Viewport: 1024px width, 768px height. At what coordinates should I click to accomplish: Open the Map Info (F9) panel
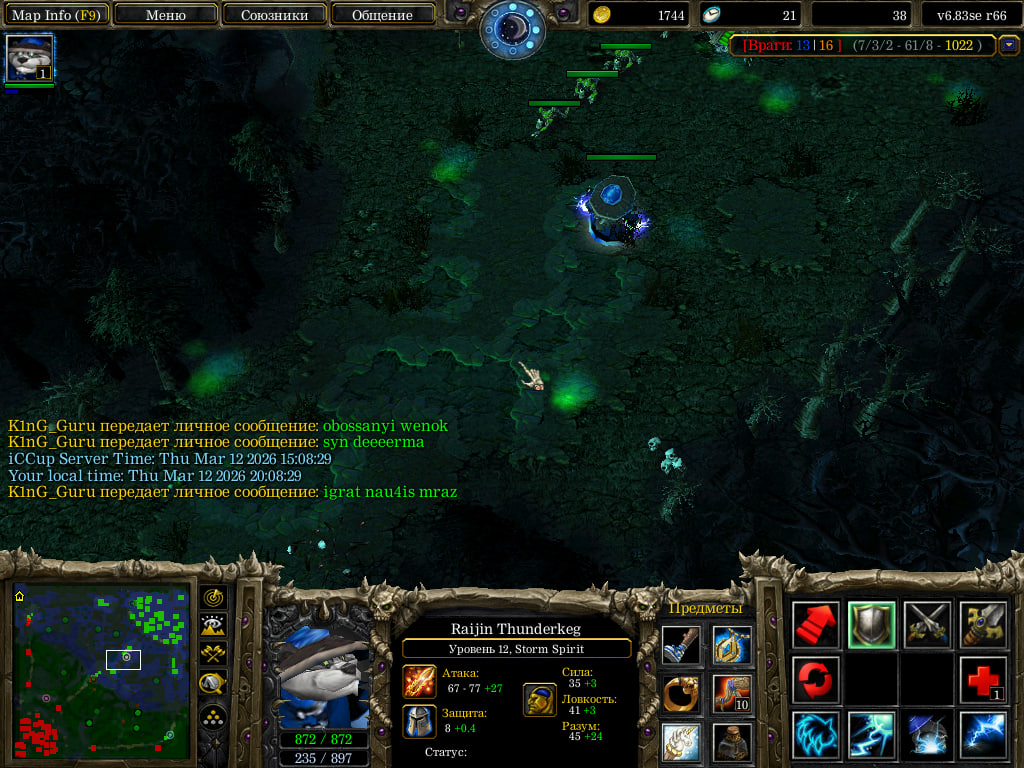tap(55, 15)
